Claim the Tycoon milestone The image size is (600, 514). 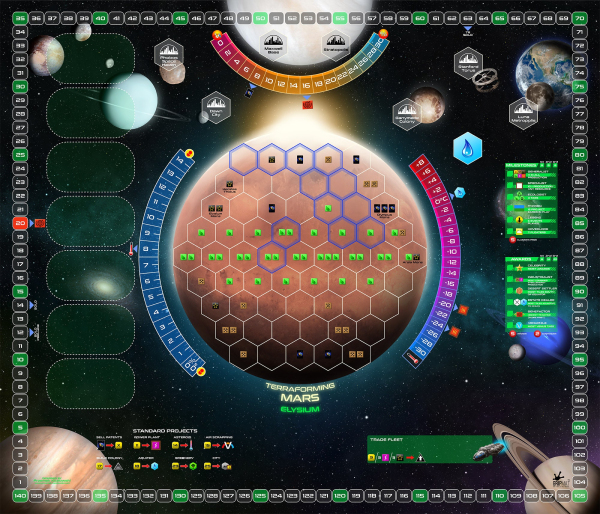pyautogui.click(x=536, y=209)
